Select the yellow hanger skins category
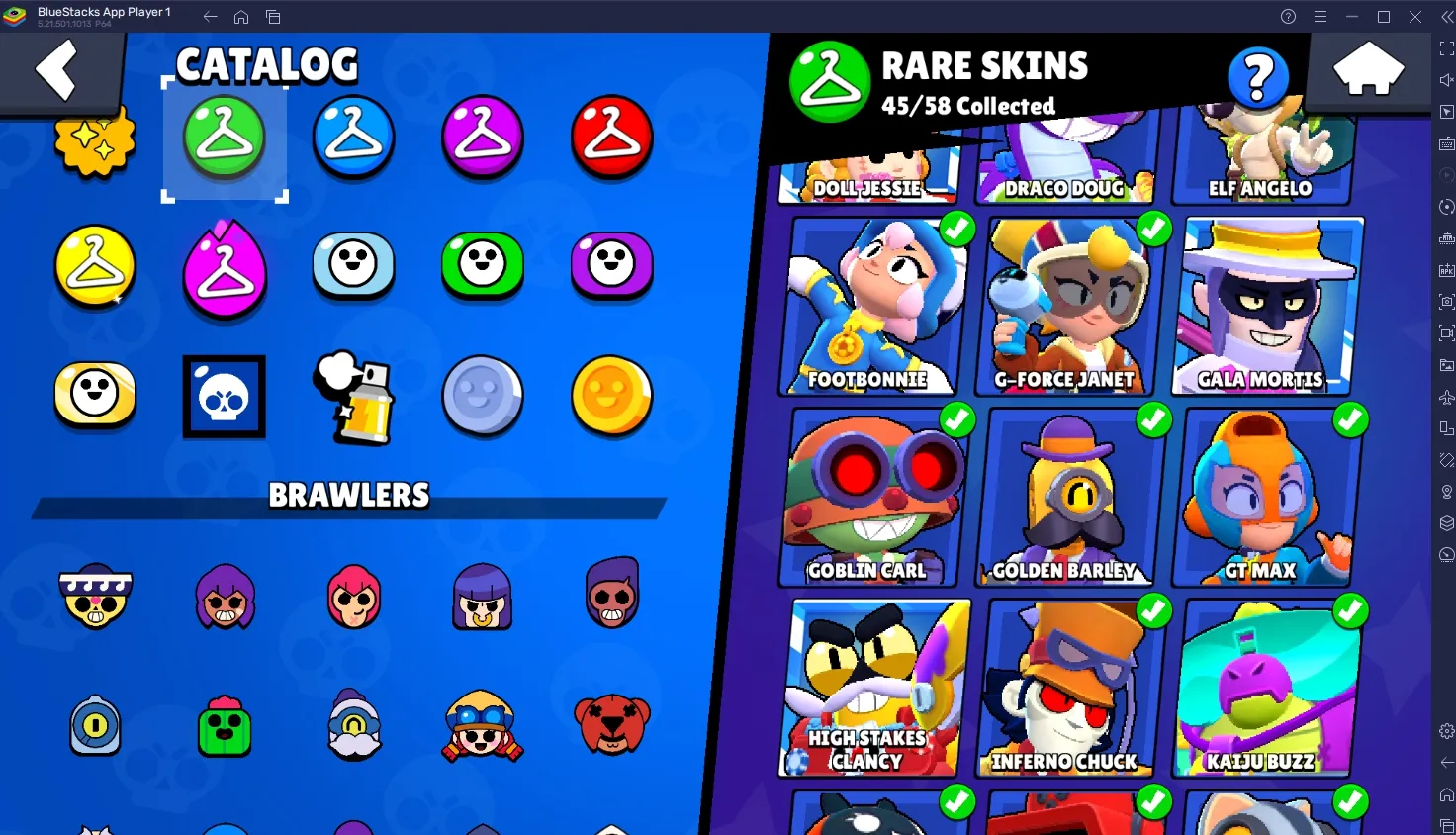Viewport: 1456px width, 835px height. (95, 267)
